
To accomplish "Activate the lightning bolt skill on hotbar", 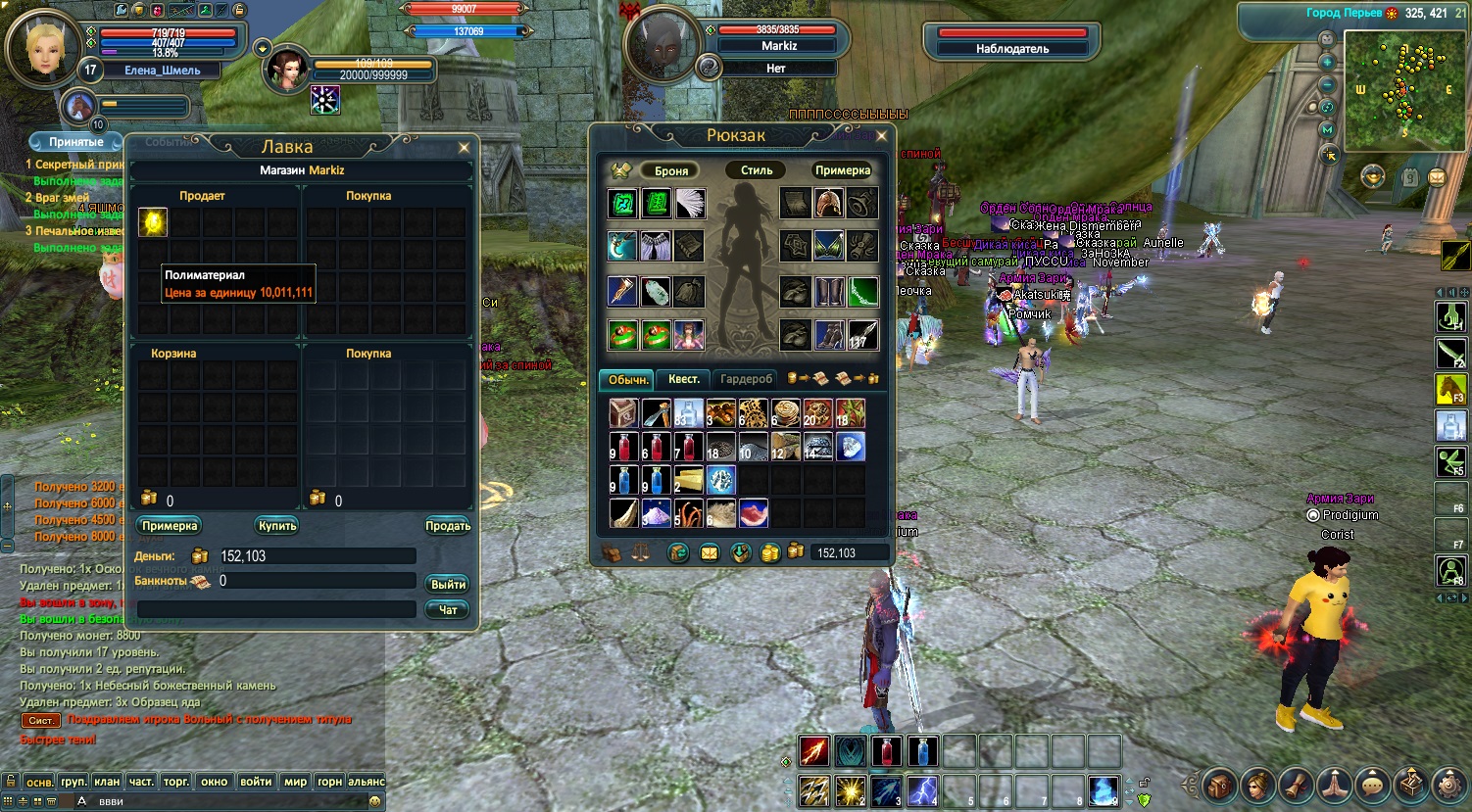I will 922,789.
